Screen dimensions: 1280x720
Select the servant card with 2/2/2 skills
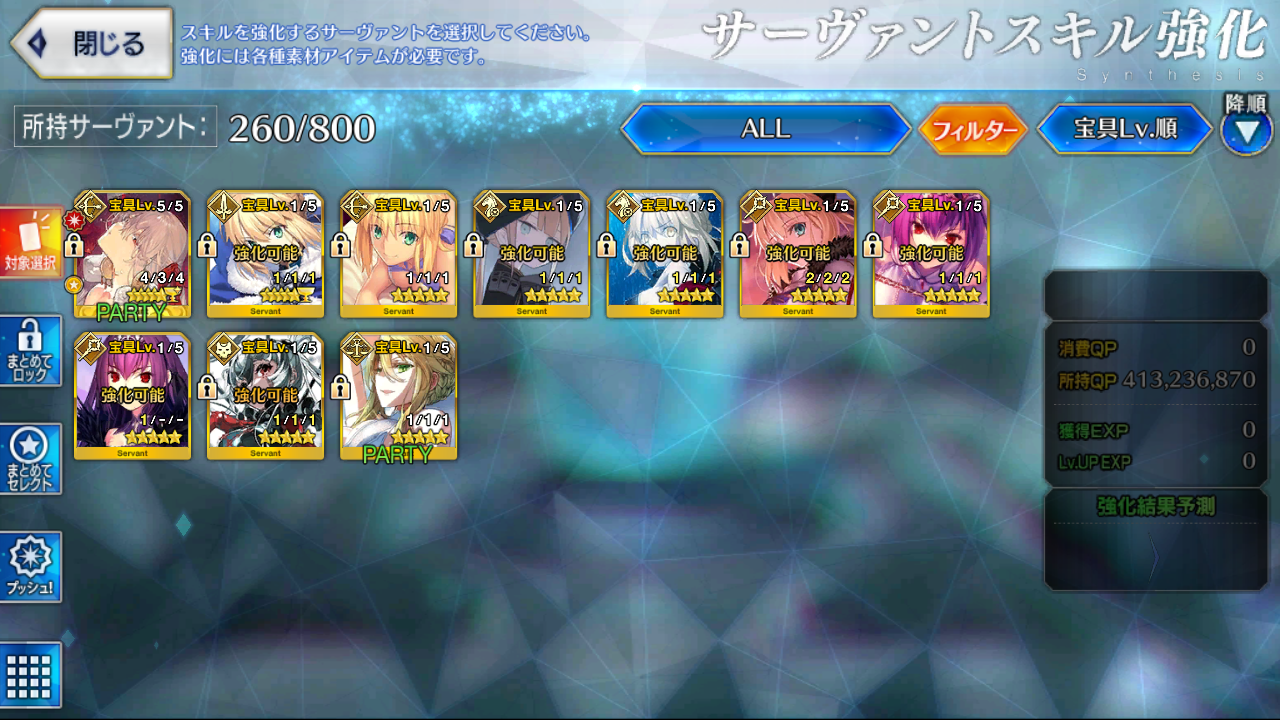coord(797,254)
